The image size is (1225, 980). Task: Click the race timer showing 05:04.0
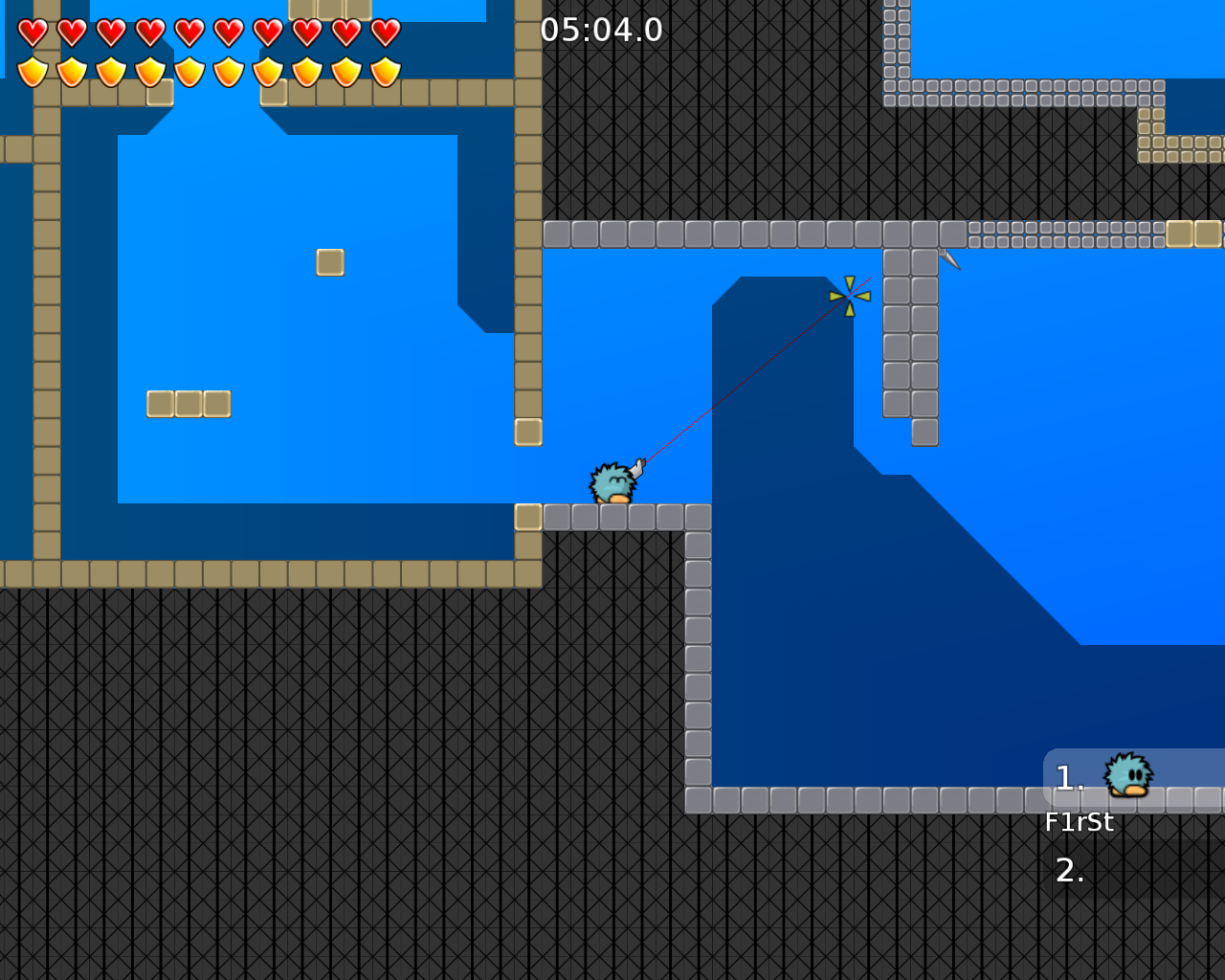click(x=600, y=30)
